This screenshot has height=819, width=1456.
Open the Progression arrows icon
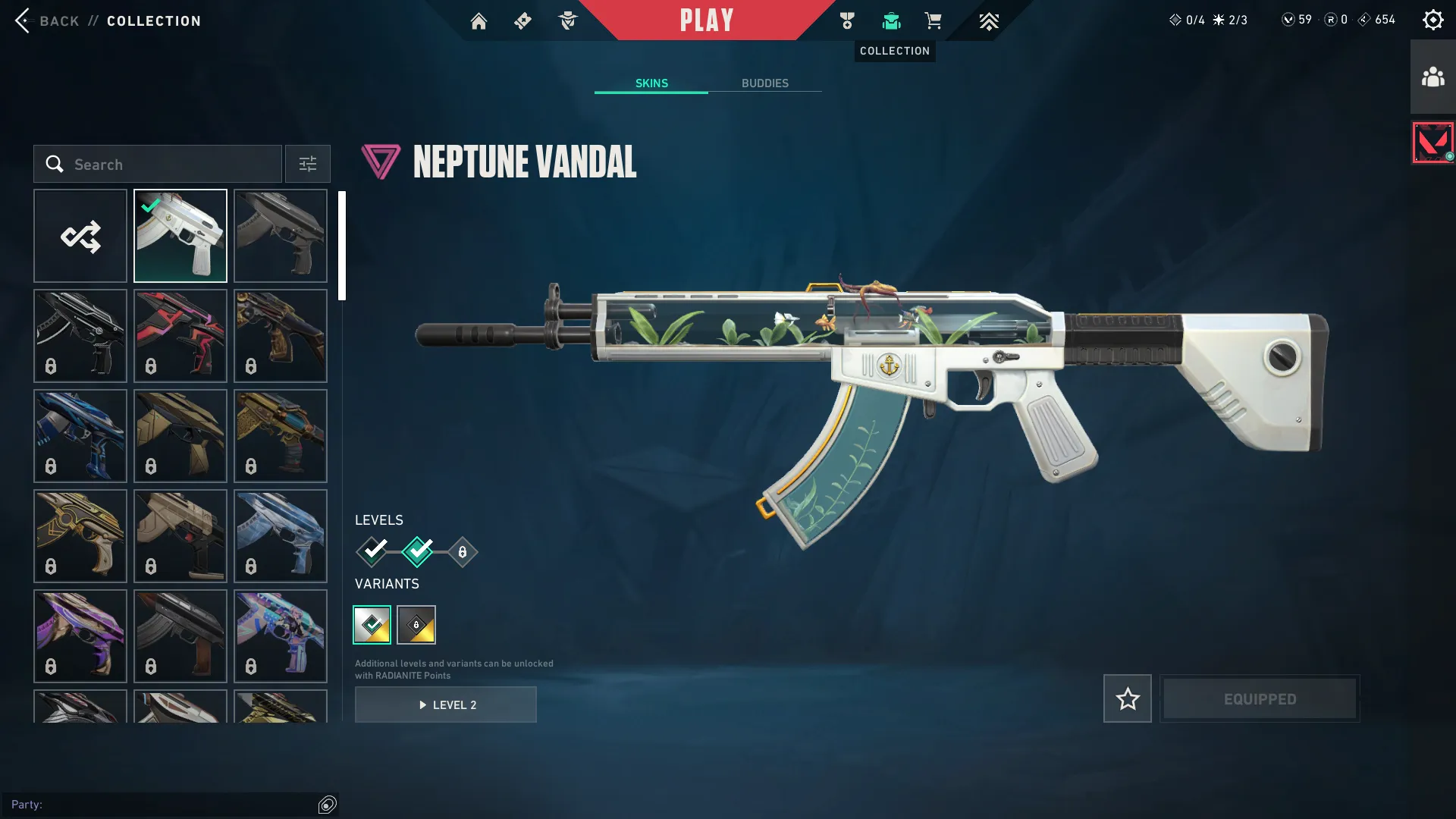click(x=990, y=20)
